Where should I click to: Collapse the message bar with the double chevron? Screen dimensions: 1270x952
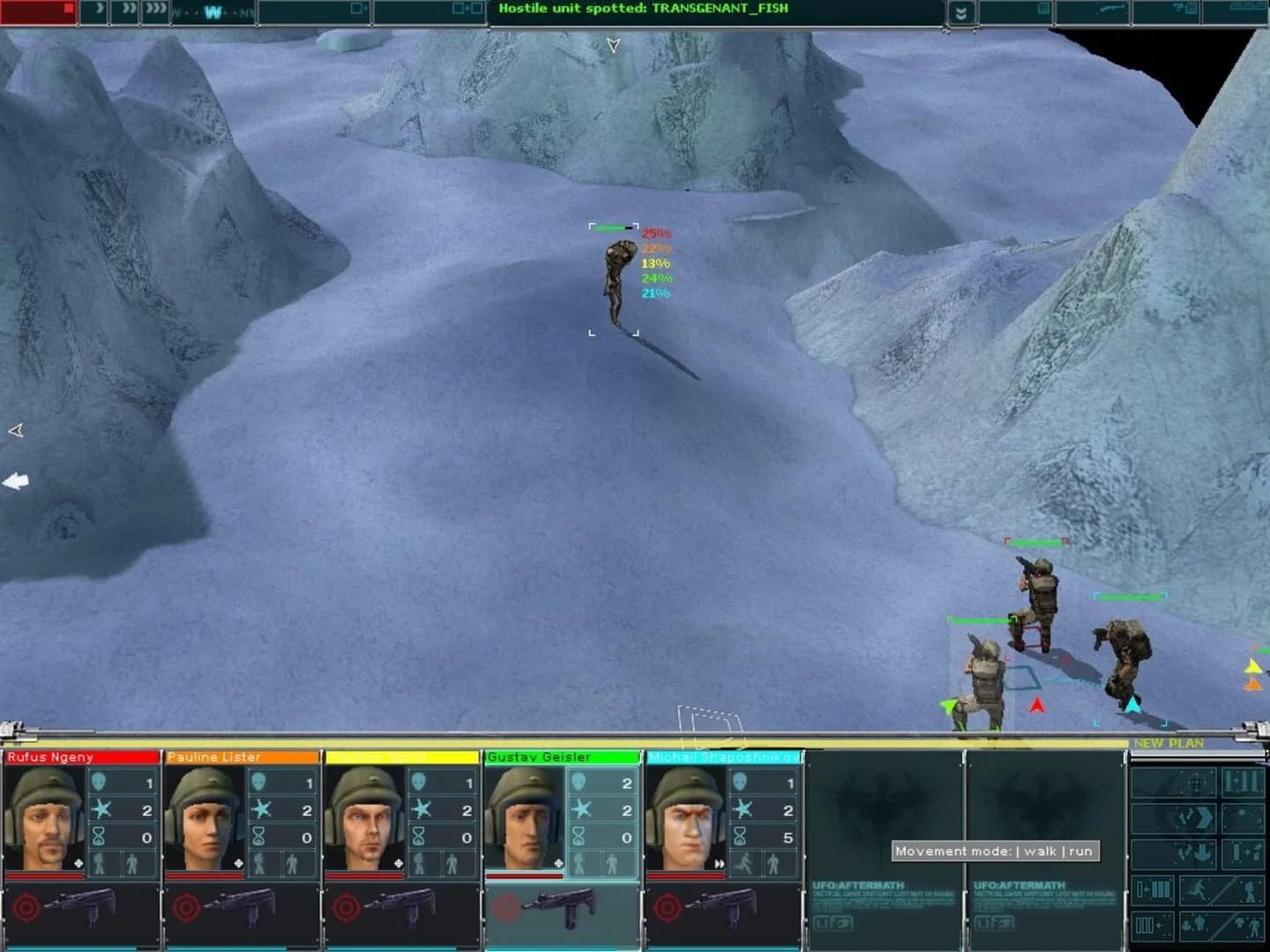click(x=960, y=11)
